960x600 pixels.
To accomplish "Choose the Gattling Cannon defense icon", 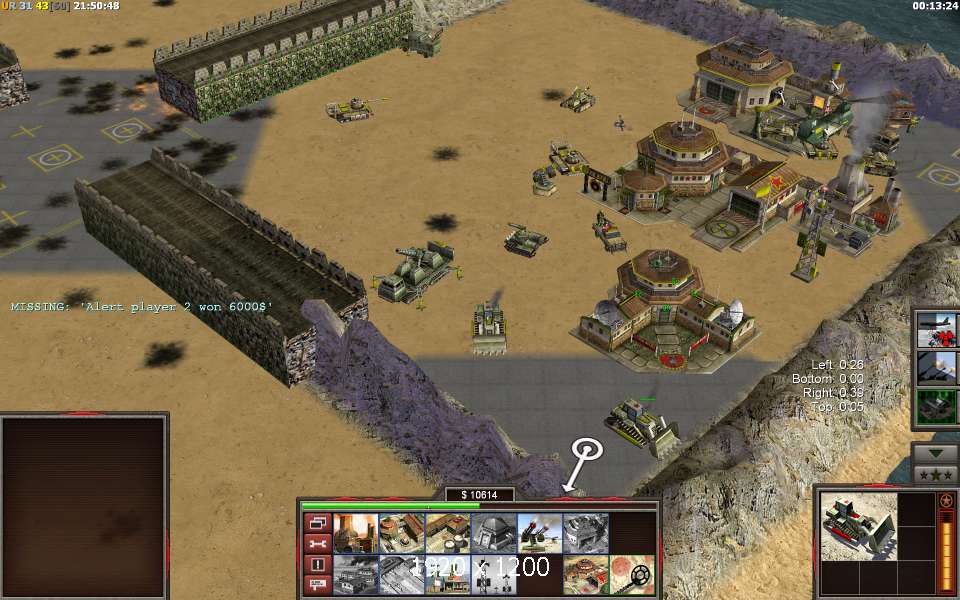I will coord(539,533).
